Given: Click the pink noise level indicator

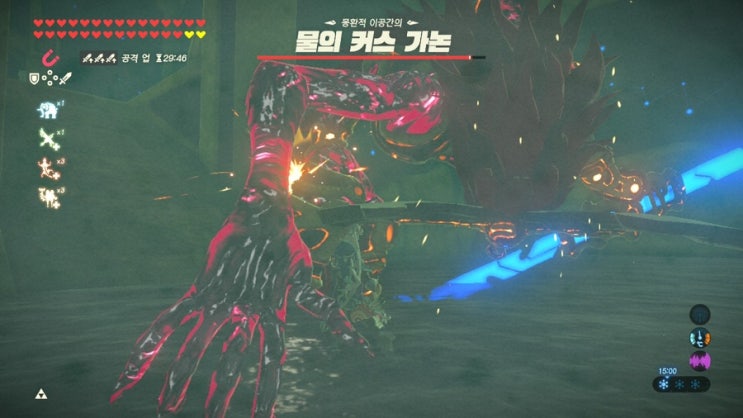Looking at the screenshot, I should [x=698, y=360].
